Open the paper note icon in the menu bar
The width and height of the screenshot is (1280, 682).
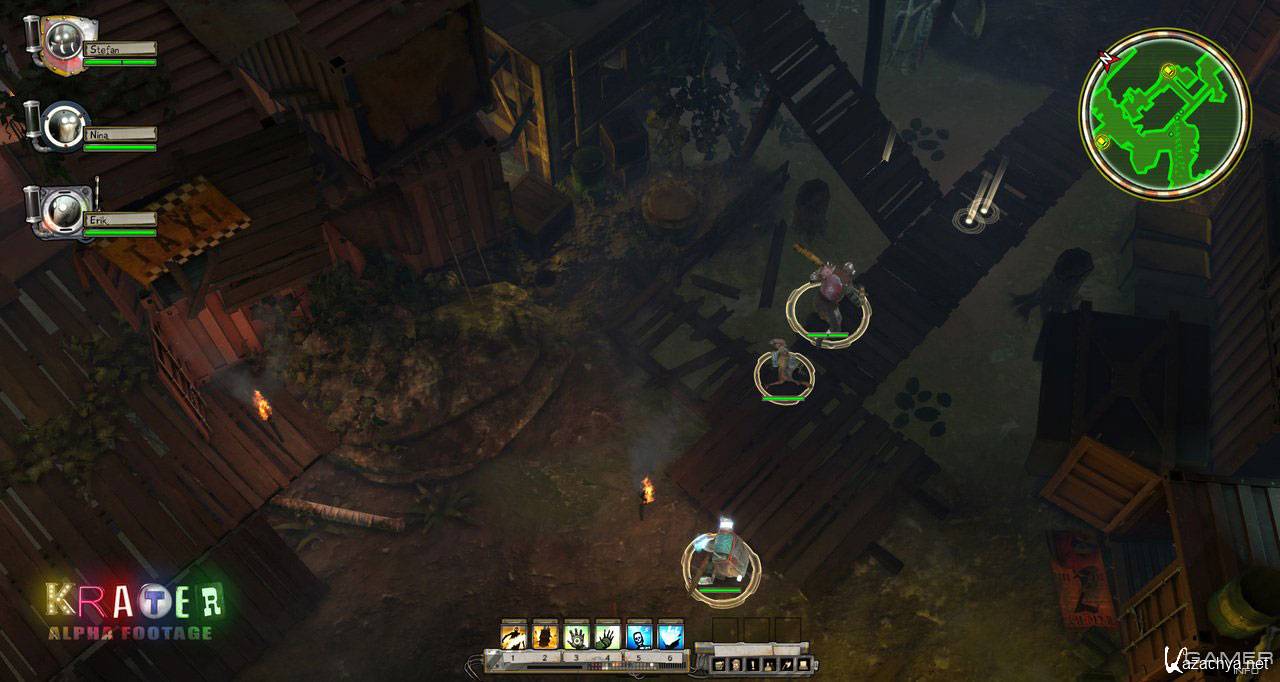tap(803, 665)
